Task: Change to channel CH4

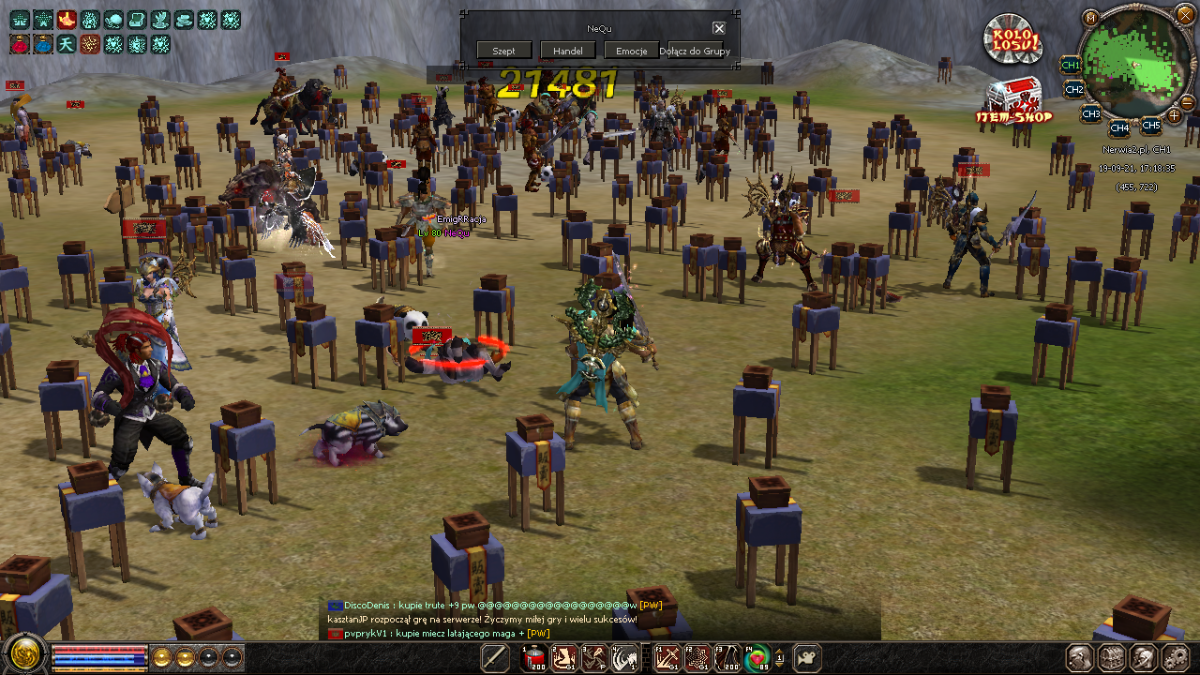Action: point(1119,128)
